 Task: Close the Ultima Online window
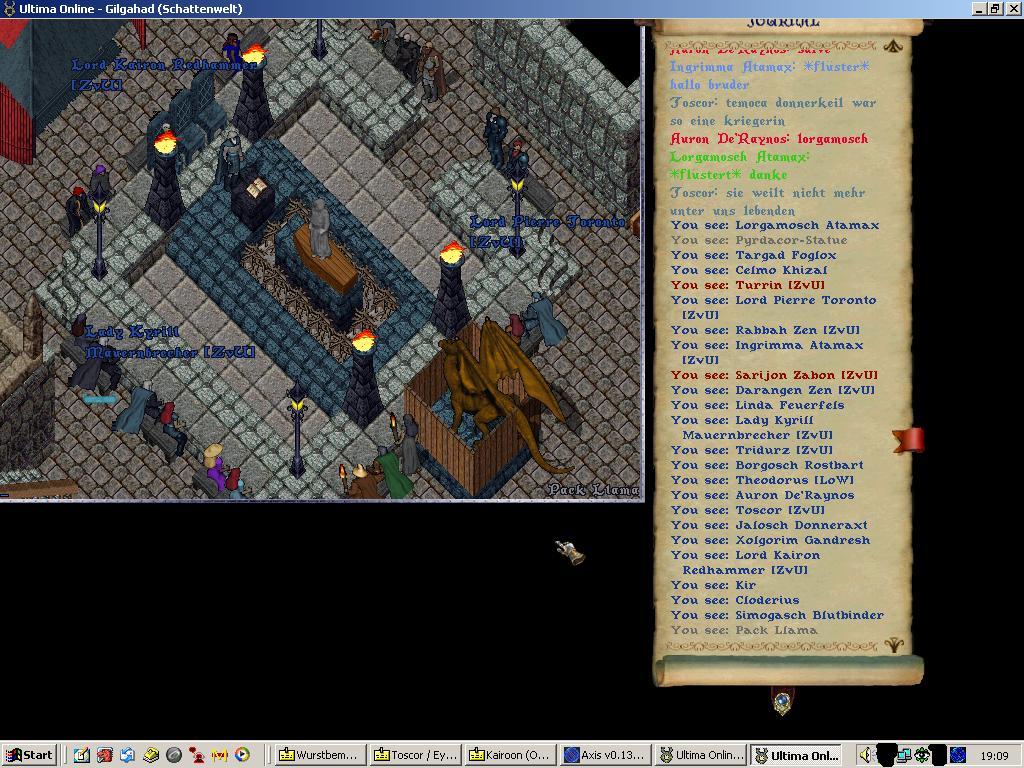pyautogui.click(x=1013, y=8)
